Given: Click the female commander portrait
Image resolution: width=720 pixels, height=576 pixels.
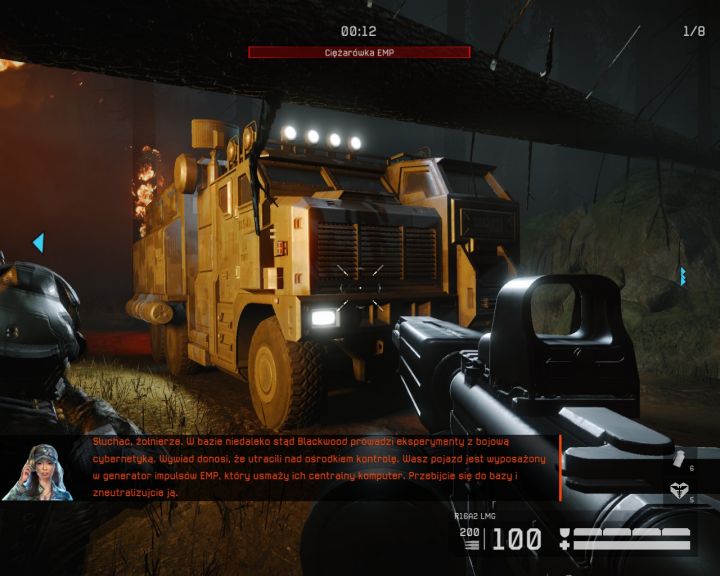Looking at the screenshot, I should [x=38, y=471].
